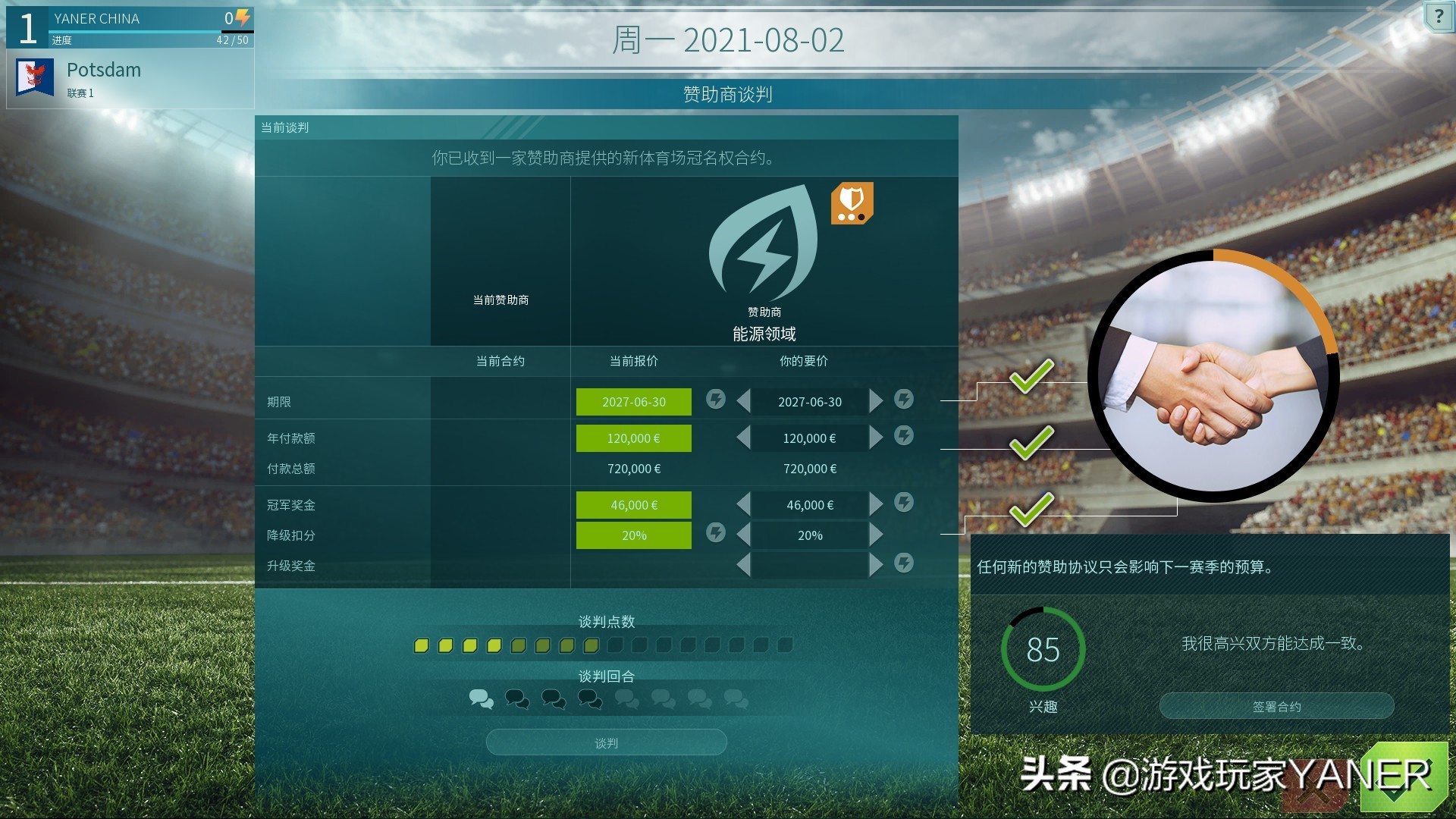Viewport: 1456px width, 819px height.
Task: Click the right arrow beside the 降级扣分 demand
Action: [x=877, y=535]
